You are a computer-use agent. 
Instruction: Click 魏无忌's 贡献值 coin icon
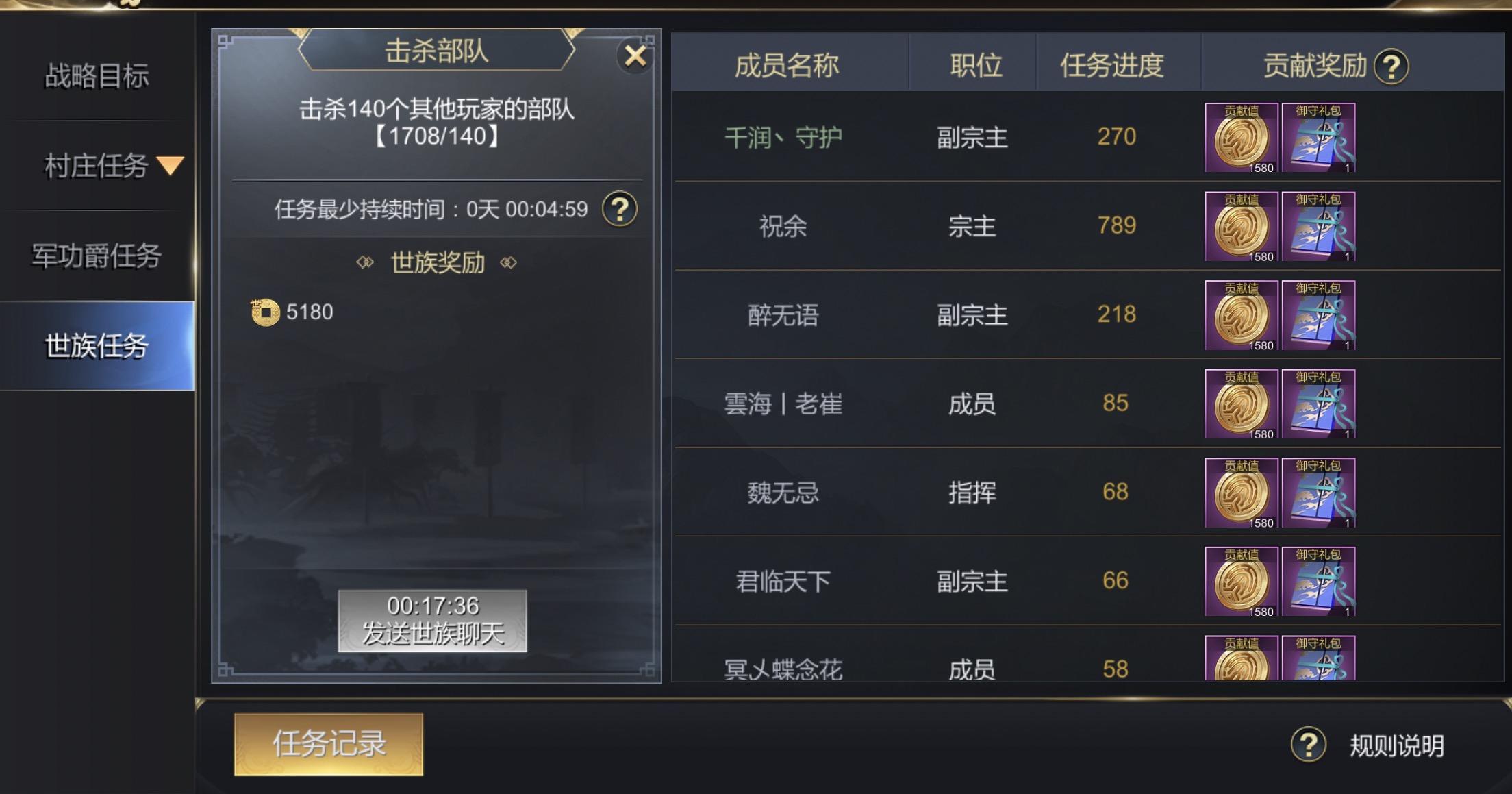tap(1239, 492)
